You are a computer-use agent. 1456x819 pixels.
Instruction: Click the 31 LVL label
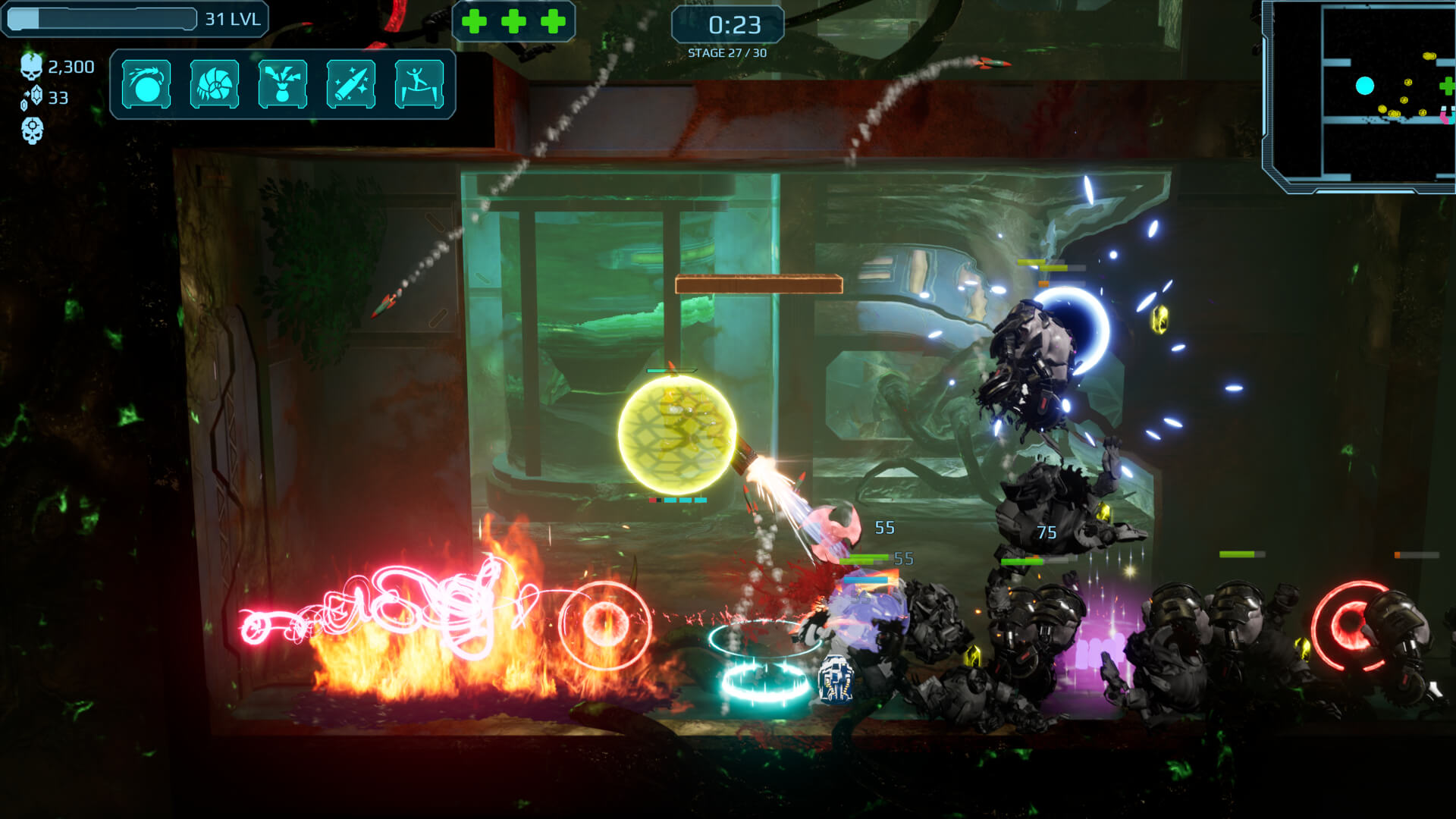(234, 18)
